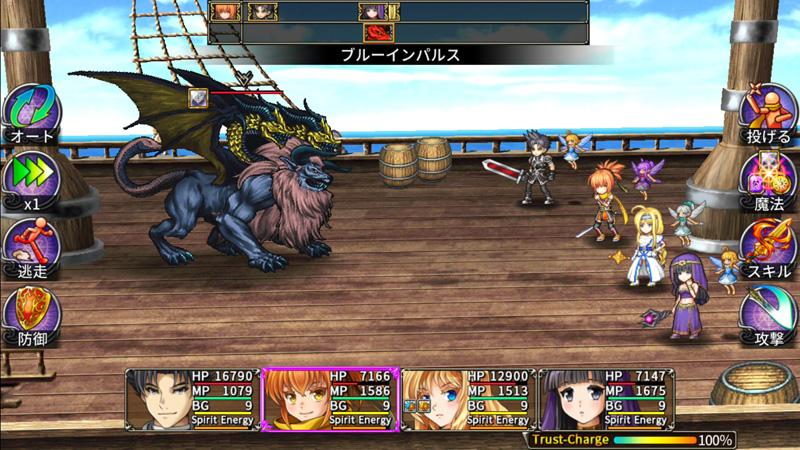Image resolution: width=800 pixels, height=450 pixels.
Task: Select the 攻撃 attack command
Action: 767,315
